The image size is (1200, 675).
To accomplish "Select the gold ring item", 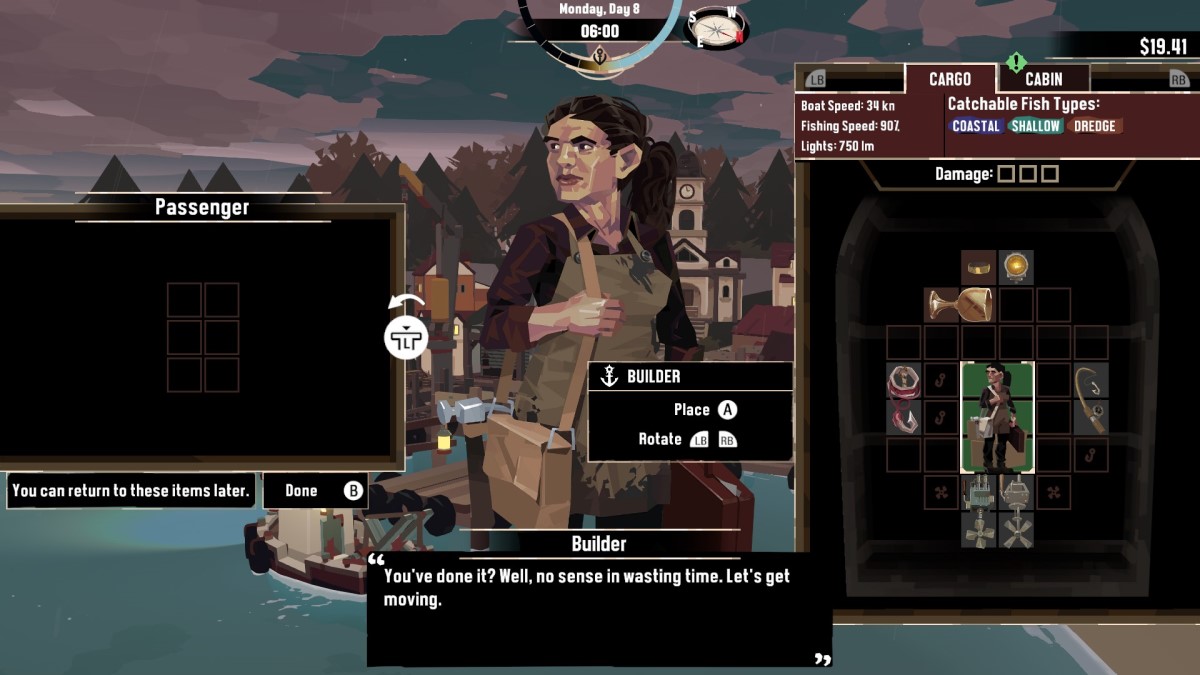I will point(979,267).
